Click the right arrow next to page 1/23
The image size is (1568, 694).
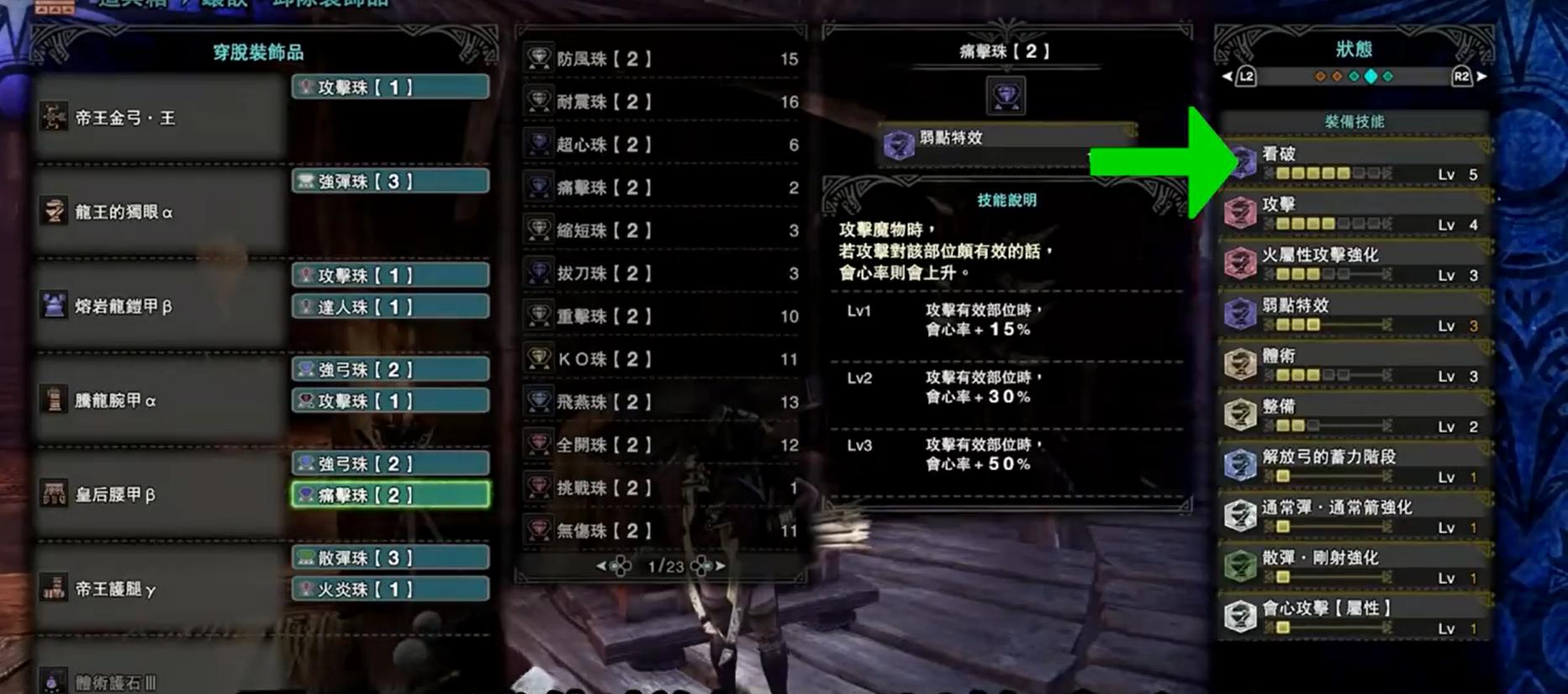pos(721,567)
